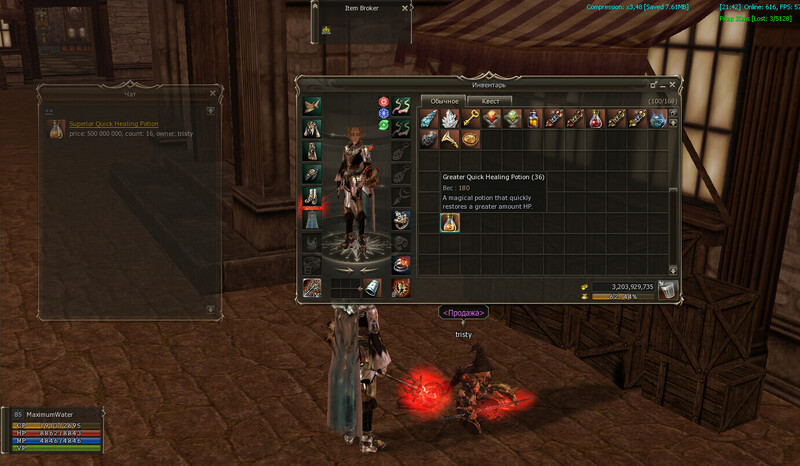Choose the blue-yellow potion bottle

point(534,118)
